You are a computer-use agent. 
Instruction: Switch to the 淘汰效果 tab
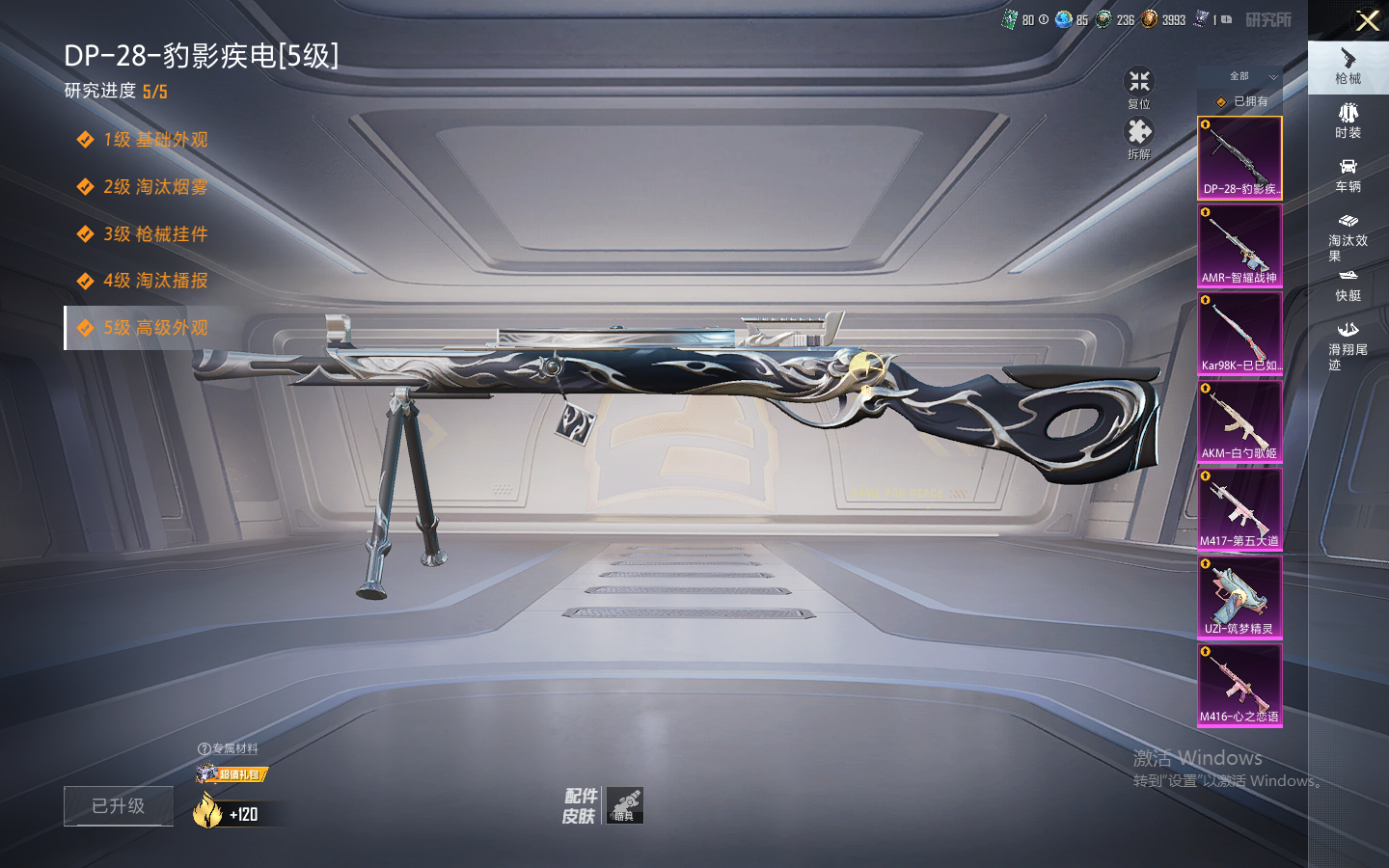tap(1348, 236)
